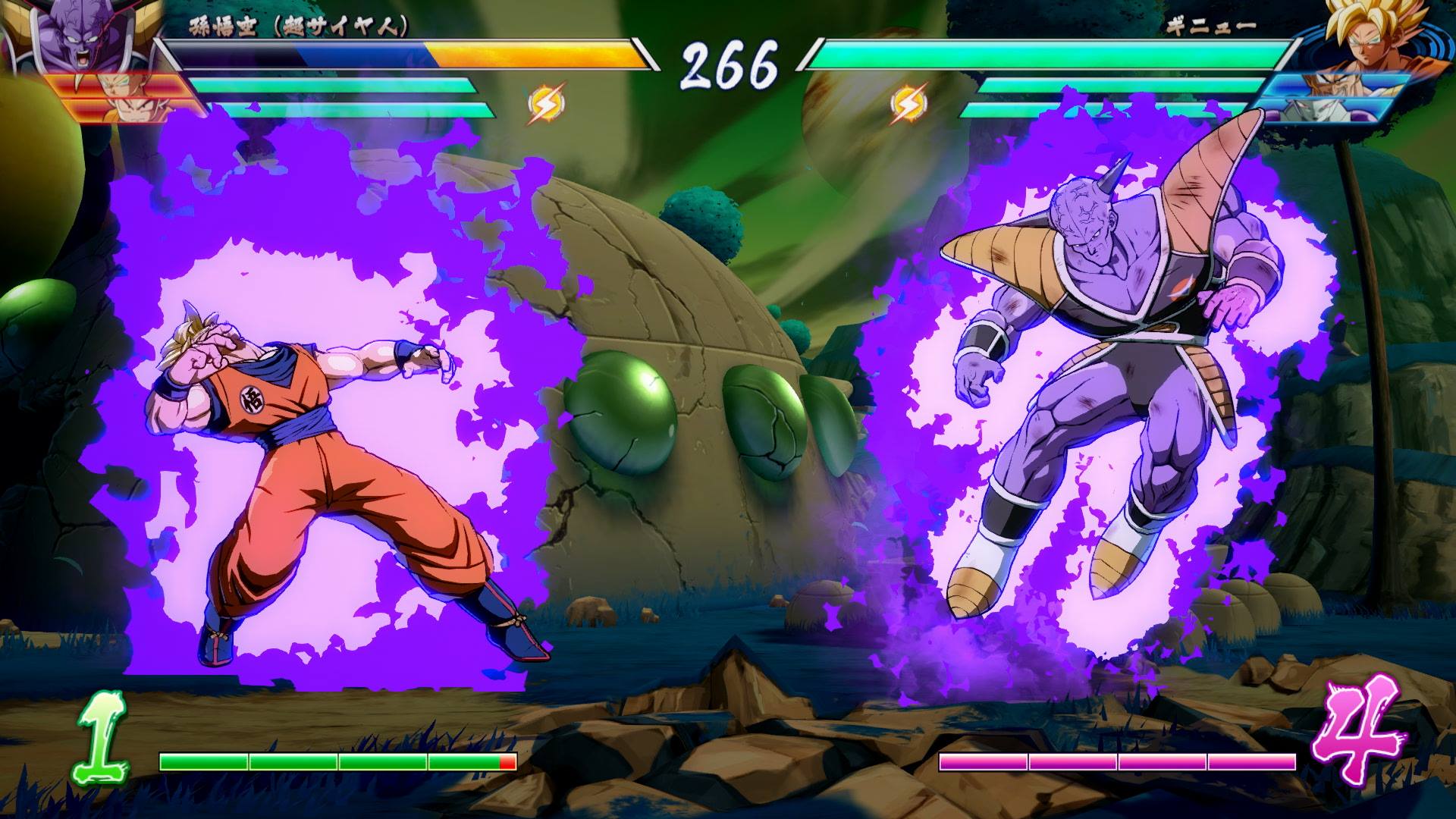Select the 孫悟空（超サイヤ人） name label
The width and height of the screenshot is (1456, 819).
pos(296,24)
